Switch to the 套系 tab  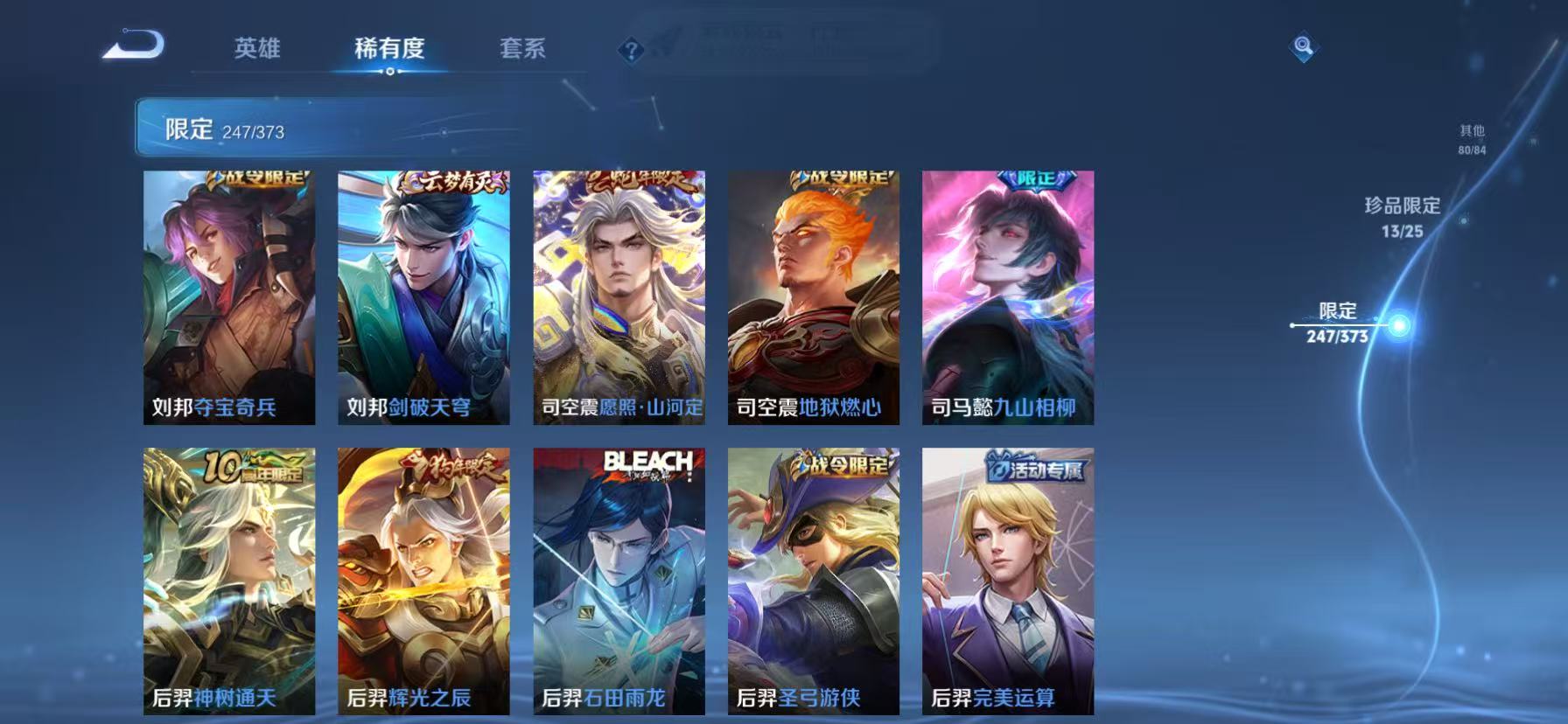(523, 50)
